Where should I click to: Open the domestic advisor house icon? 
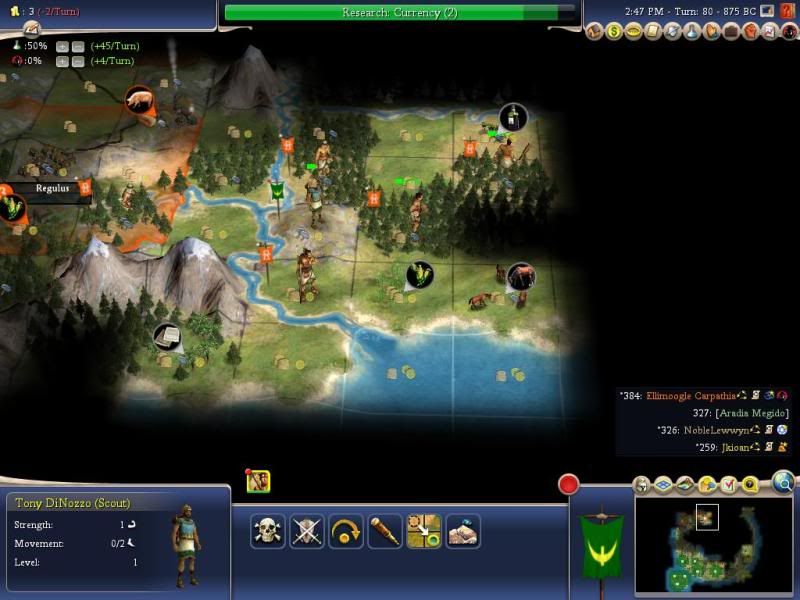[596, 32]
